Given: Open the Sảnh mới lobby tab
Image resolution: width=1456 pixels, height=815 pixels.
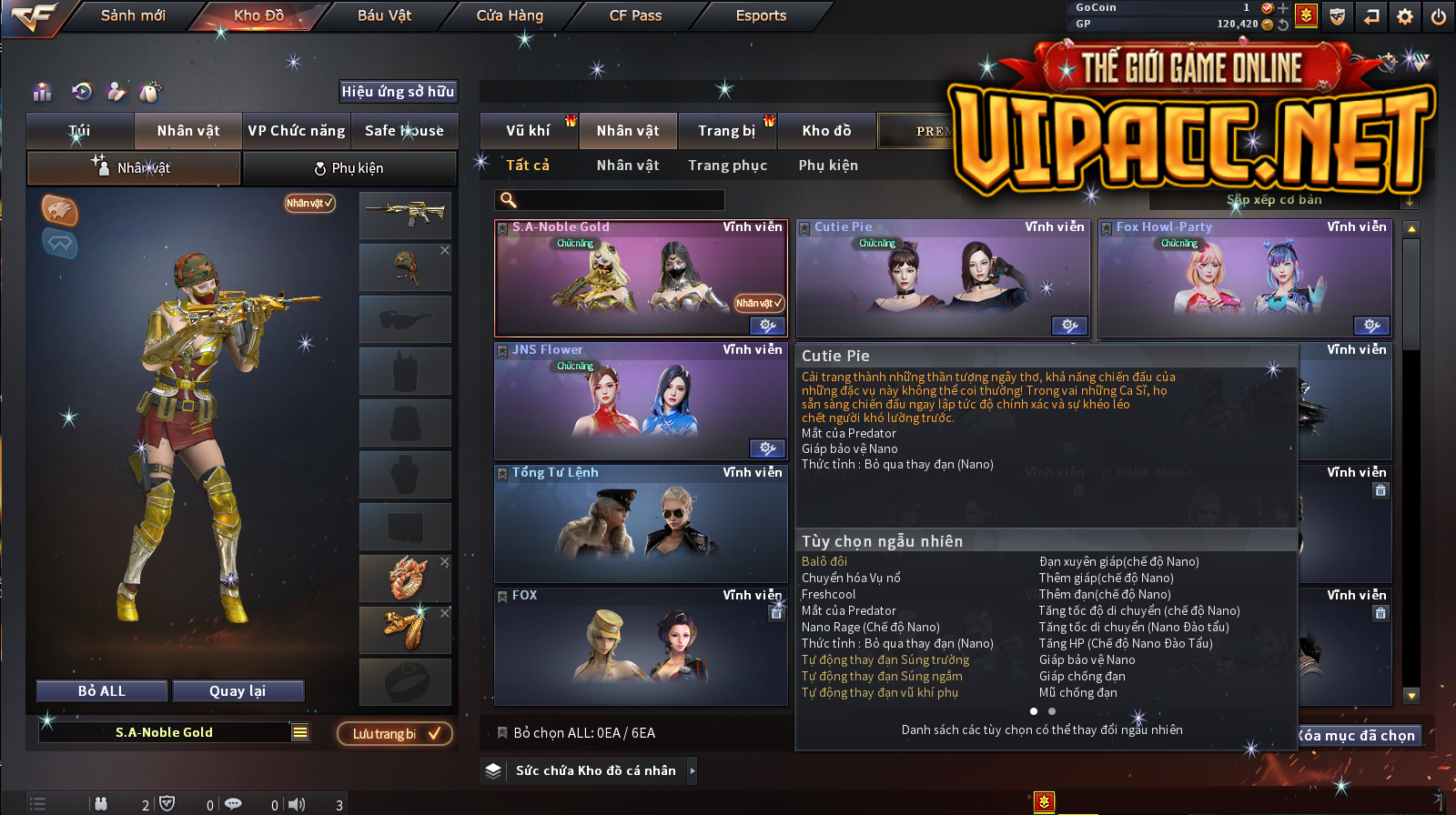Looking at the screenshot, I should click(133, 15).
